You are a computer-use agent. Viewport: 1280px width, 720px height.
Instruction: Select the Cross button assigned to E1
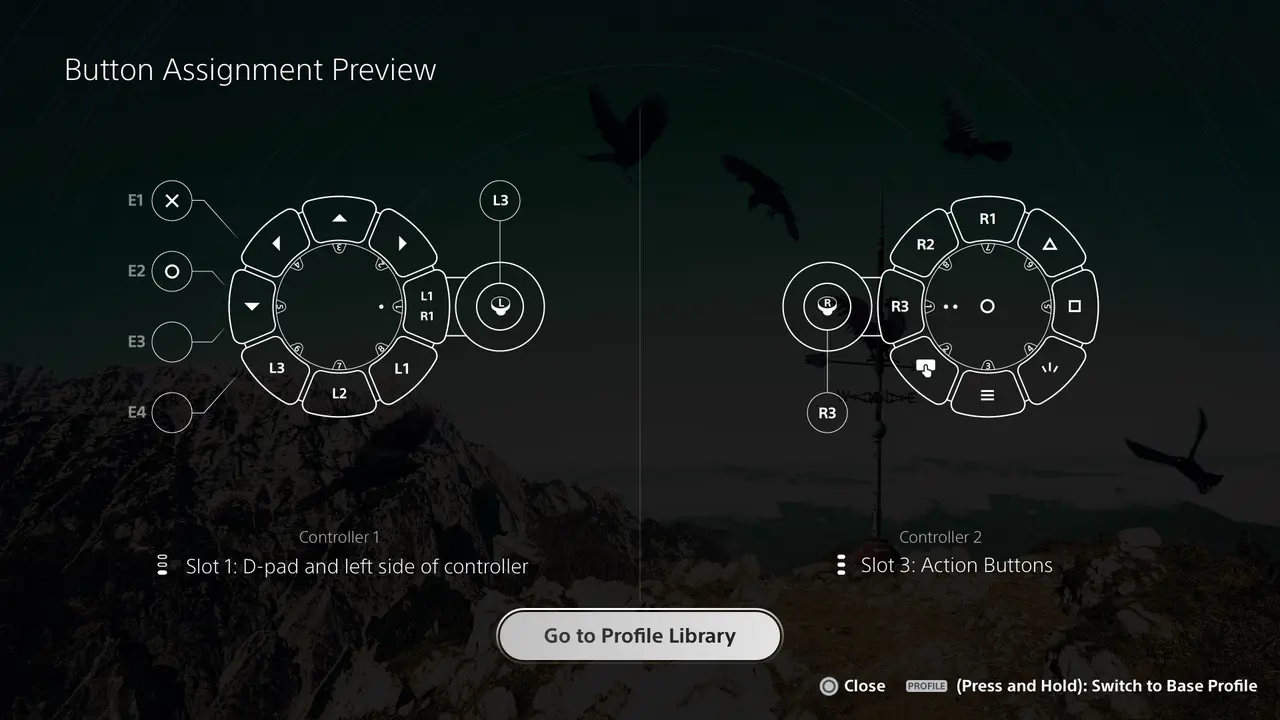[171, 201]
